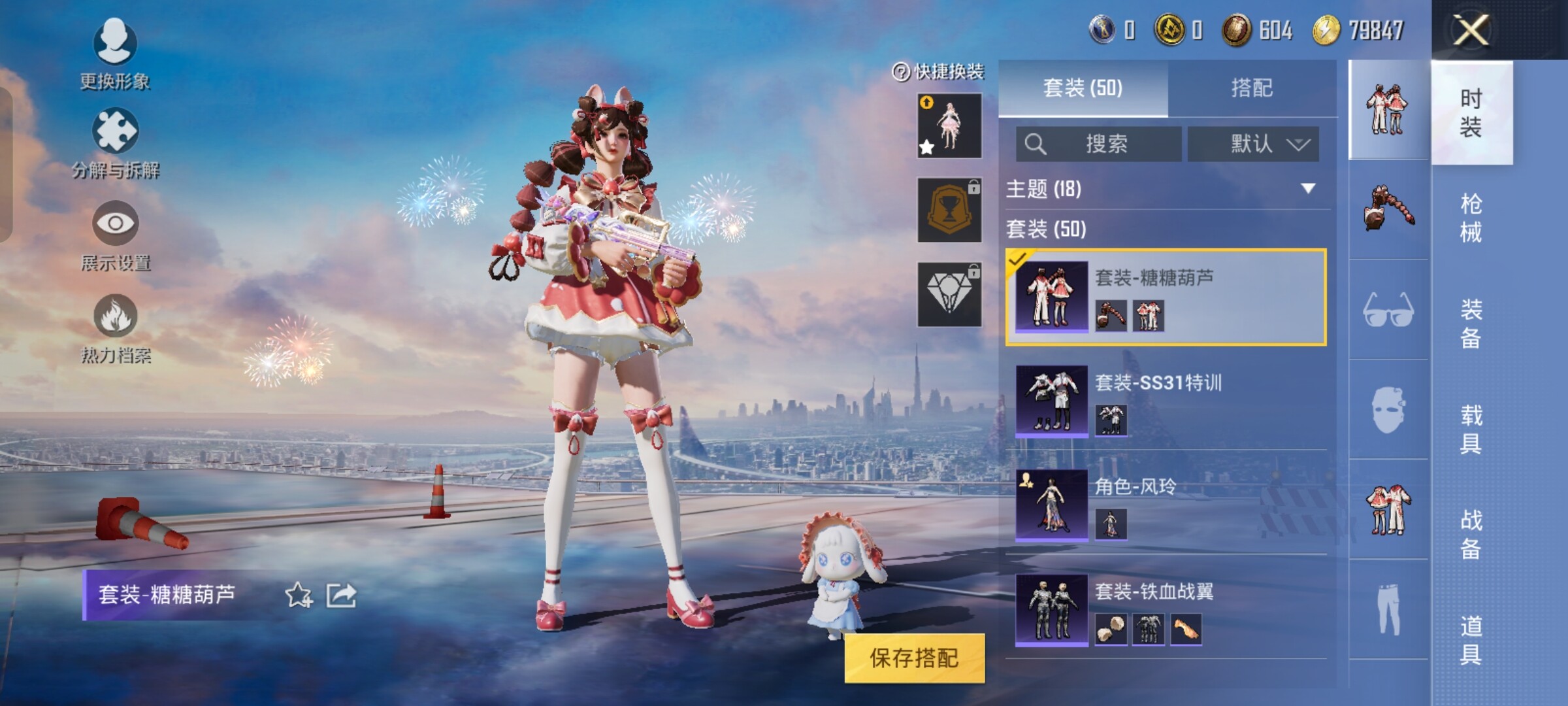Image resolution: width=1568 pixels, height=706 pixels.
Task: Select the glasses accessory category icon
Action: coord(1388,310)
